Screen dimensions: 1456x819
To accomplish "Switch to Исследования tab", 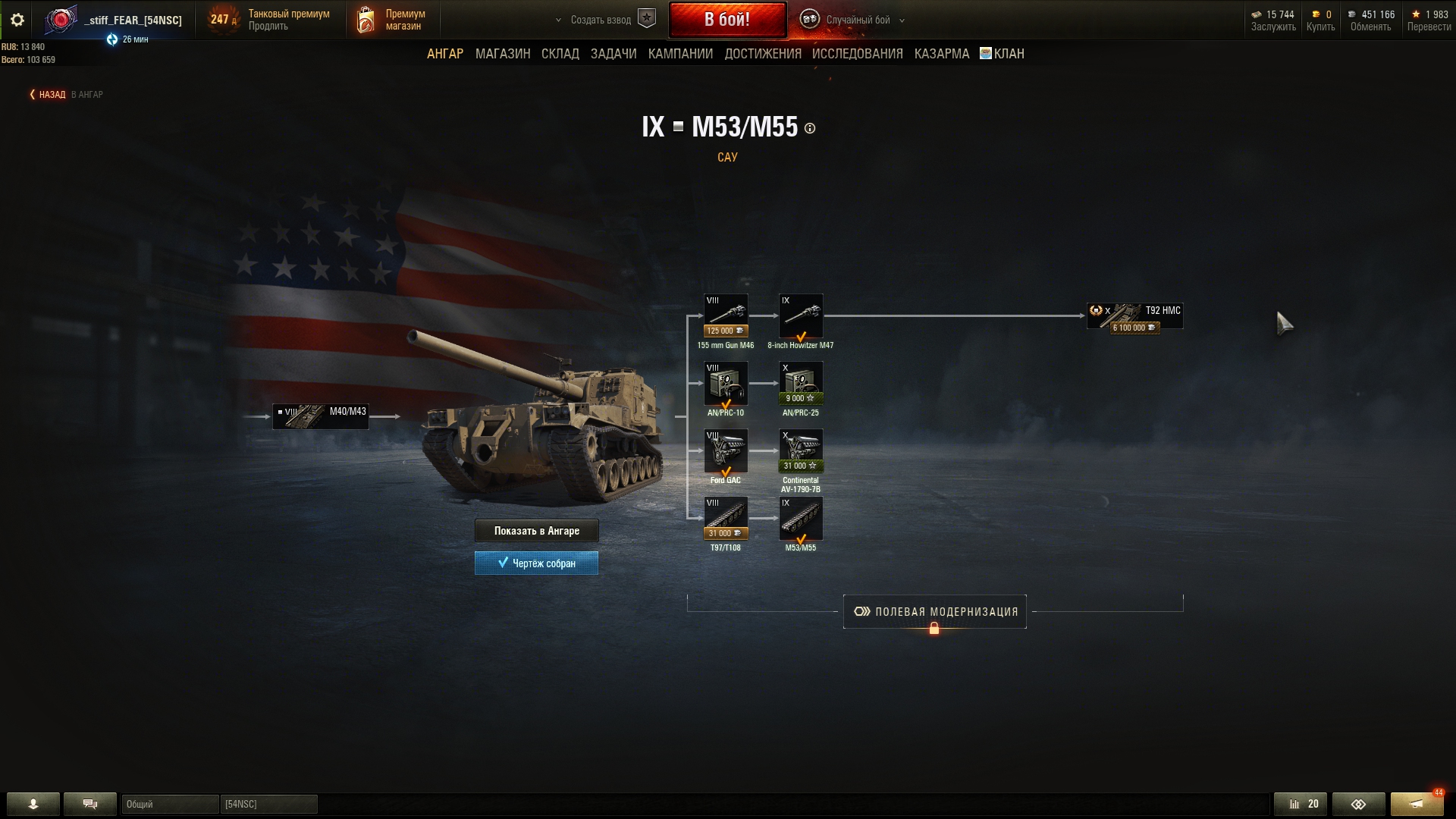I will coord(857,54).
